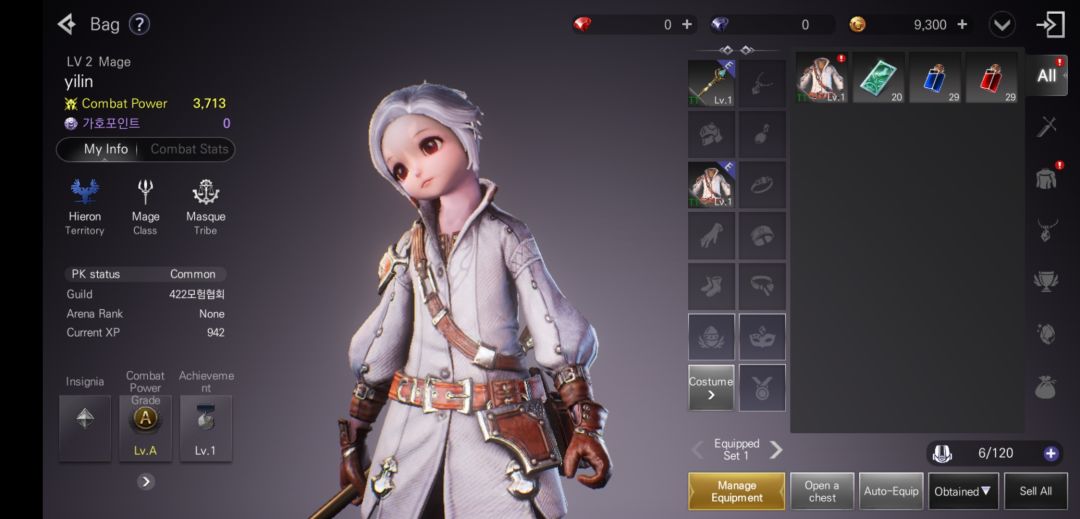Click the equipped staff weapon slot
Screen dimensions: 1080x519
(x=711, y=83)
